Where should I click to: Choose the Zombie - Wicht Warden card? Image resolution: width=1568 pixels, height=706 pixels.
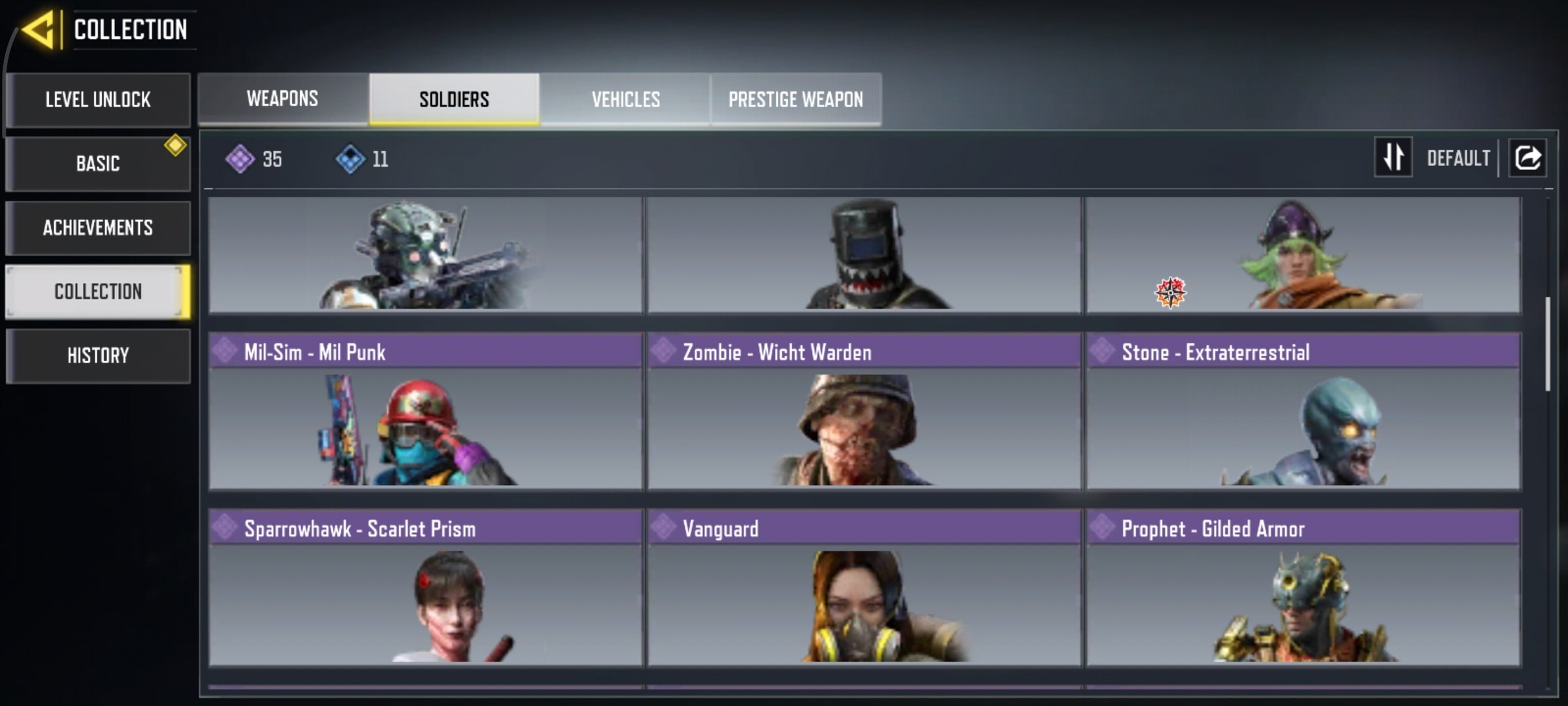pos(864,412)
